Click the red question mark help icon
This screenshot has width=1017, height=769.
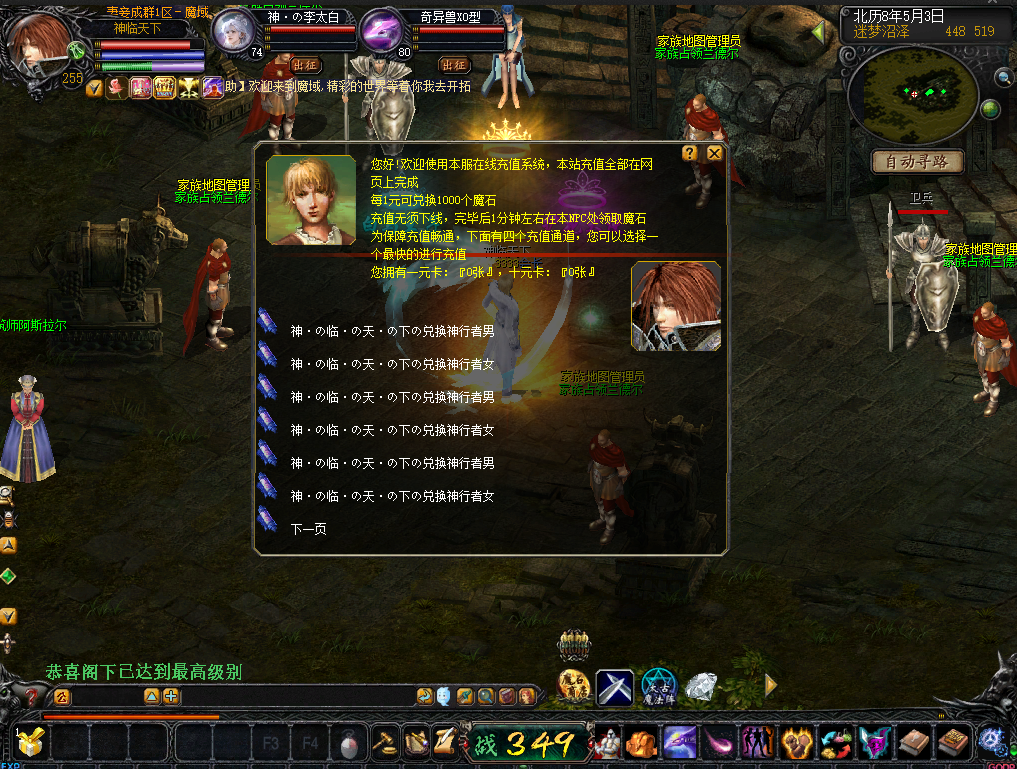pyautogui.click(x=33, y=696)
